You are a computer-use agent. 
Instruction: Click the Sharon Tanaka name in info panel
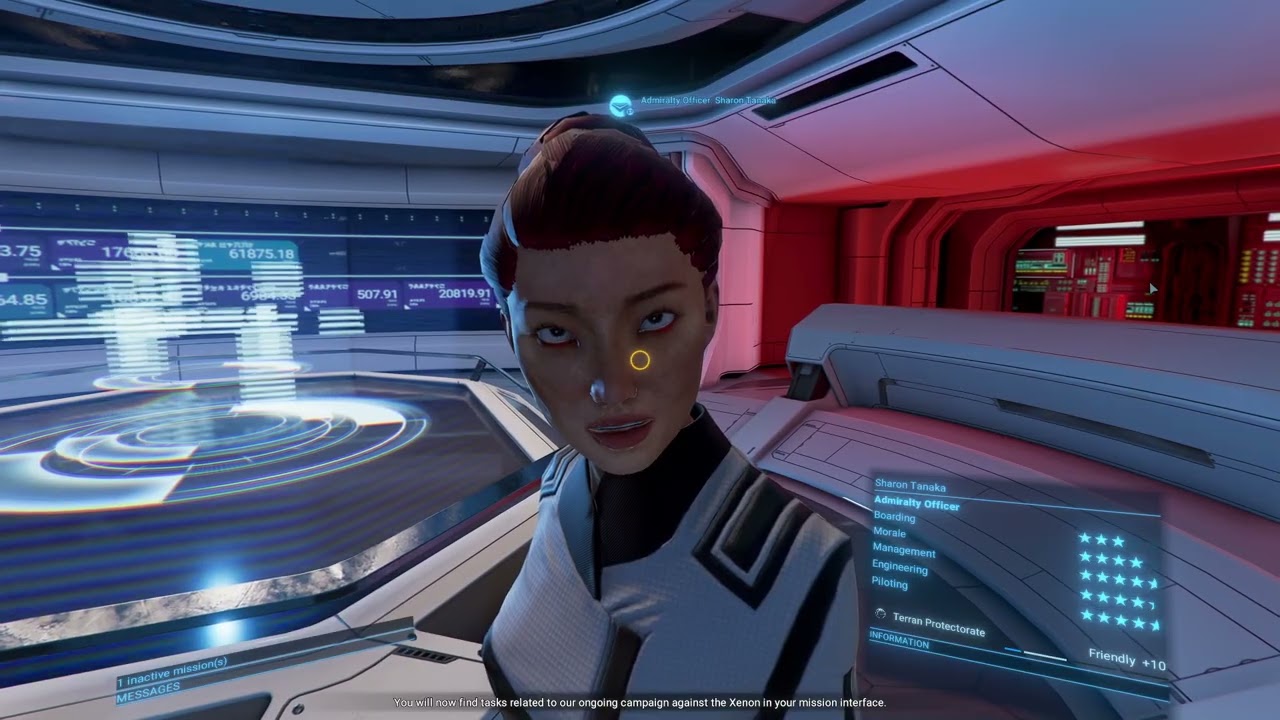click(910, 486)
